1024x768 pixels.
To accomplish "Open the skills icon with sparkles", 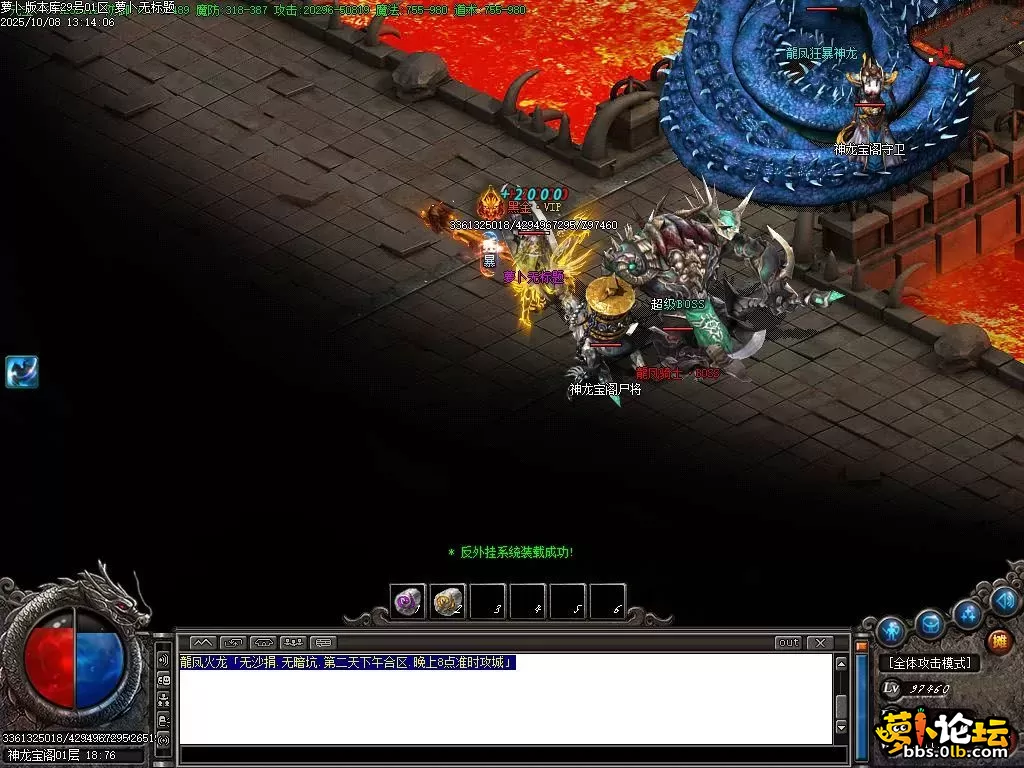I will (967, 613).
